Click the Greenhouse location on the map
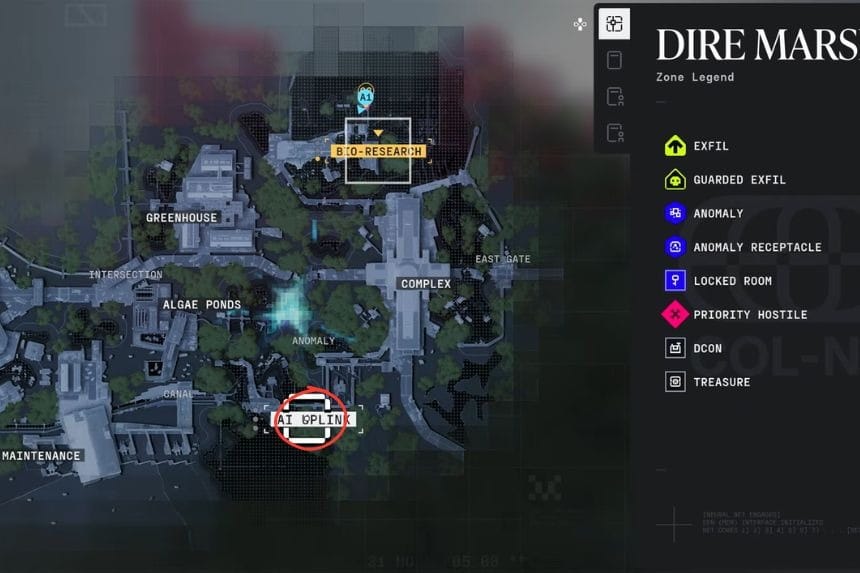860x573 pixels. coord(182,217)
